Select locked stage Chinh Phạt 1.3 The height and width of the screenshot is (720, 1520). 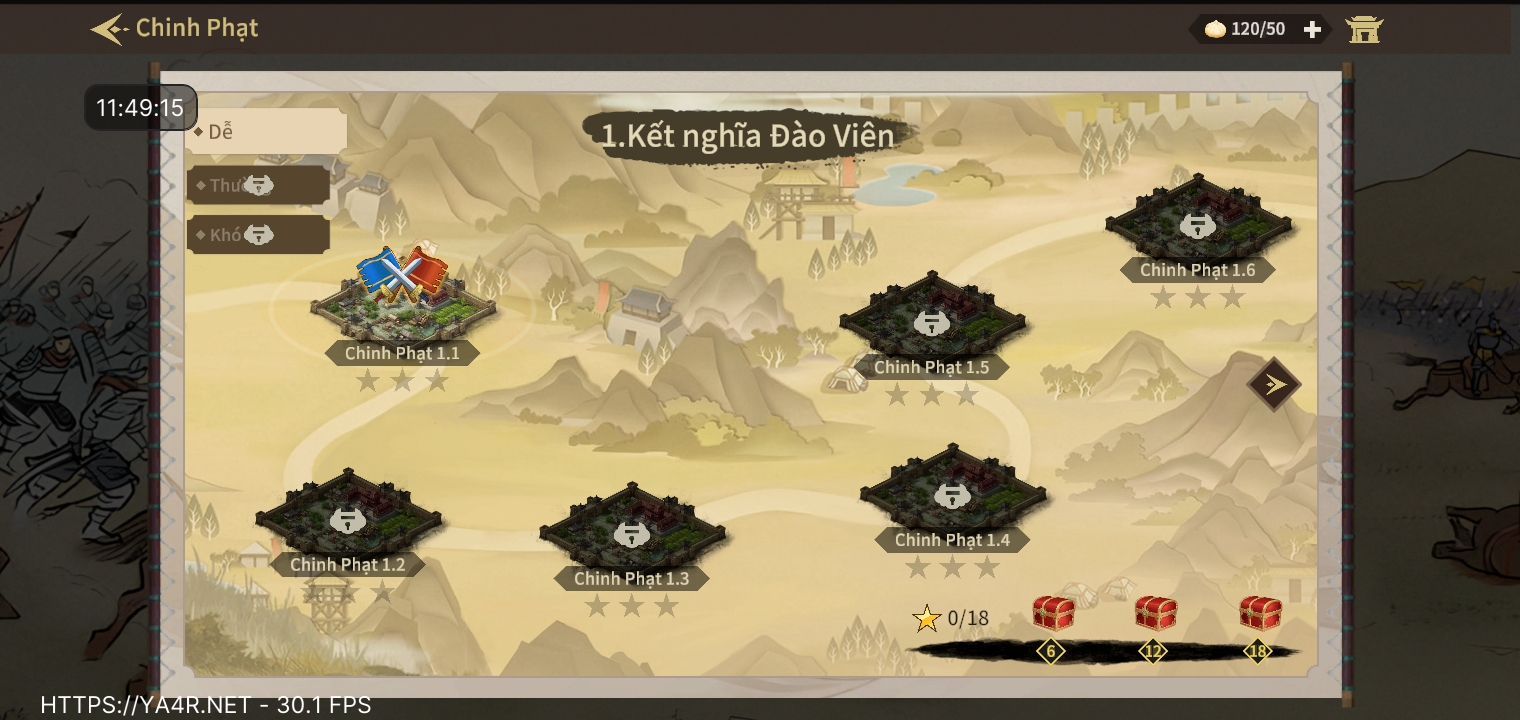coord(632,532)
